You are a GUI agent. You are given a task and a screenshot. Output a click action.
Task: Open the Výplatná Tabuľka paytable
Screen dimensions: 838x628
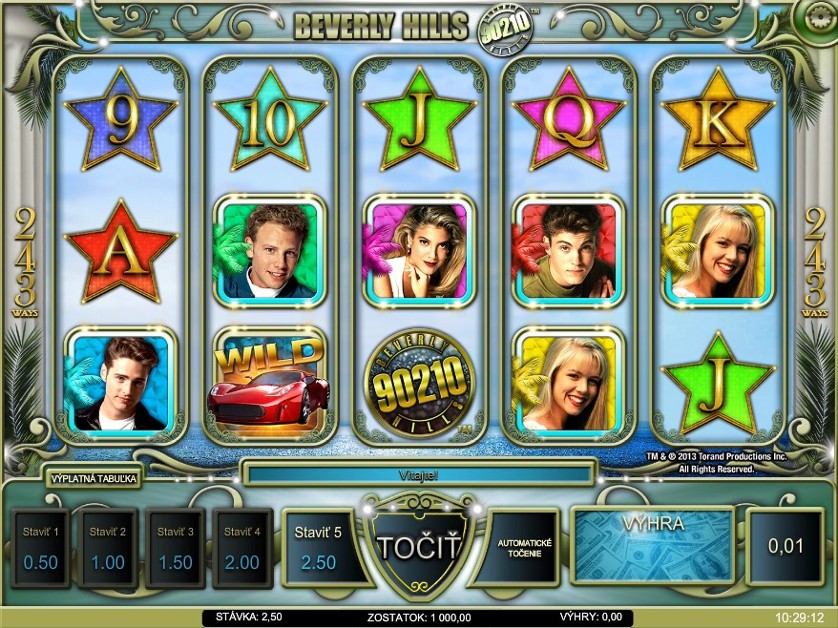coord(95,479)
